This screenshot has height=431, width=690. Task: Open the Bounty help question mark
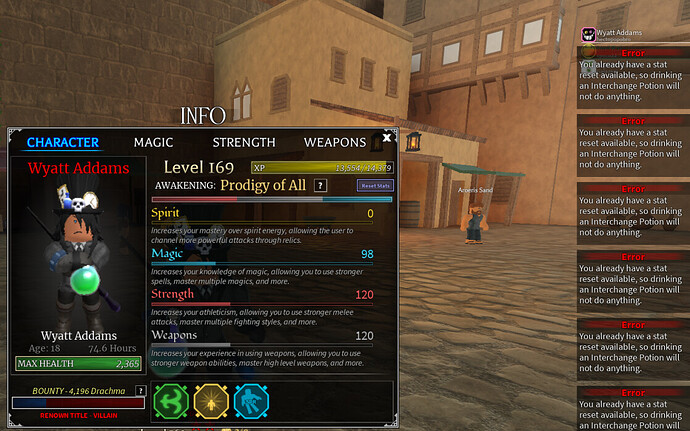(x=140, y=390)
